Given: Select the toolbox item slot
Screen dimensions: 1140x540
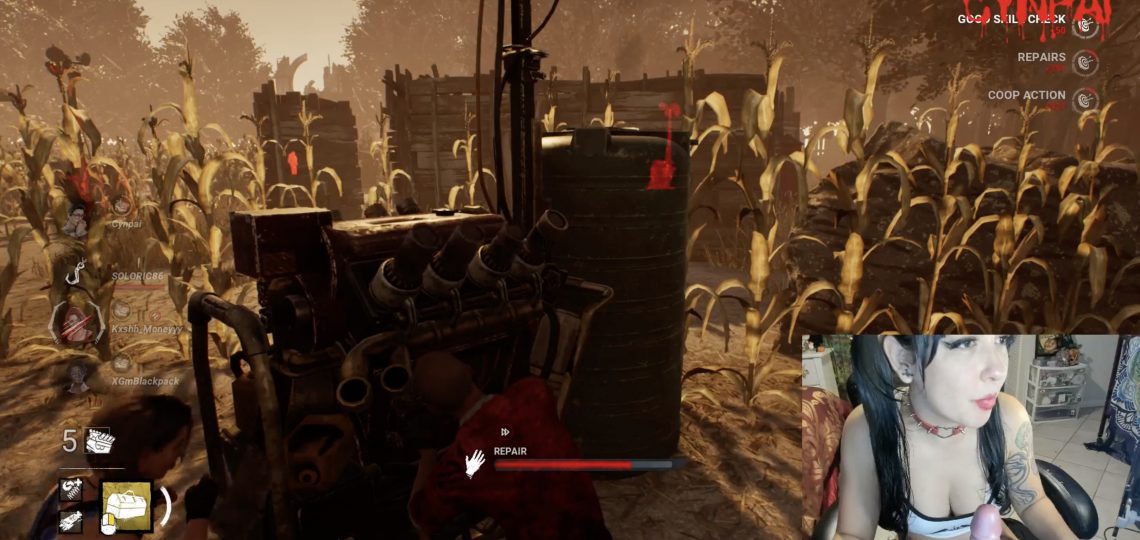Looking at the screenshot, I should coord(127,506).
